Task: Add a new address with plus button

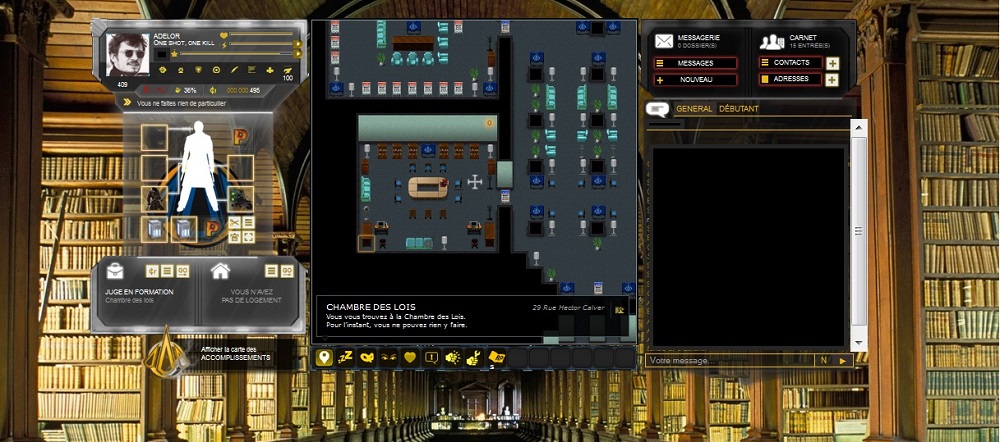Action: [833, 79]
